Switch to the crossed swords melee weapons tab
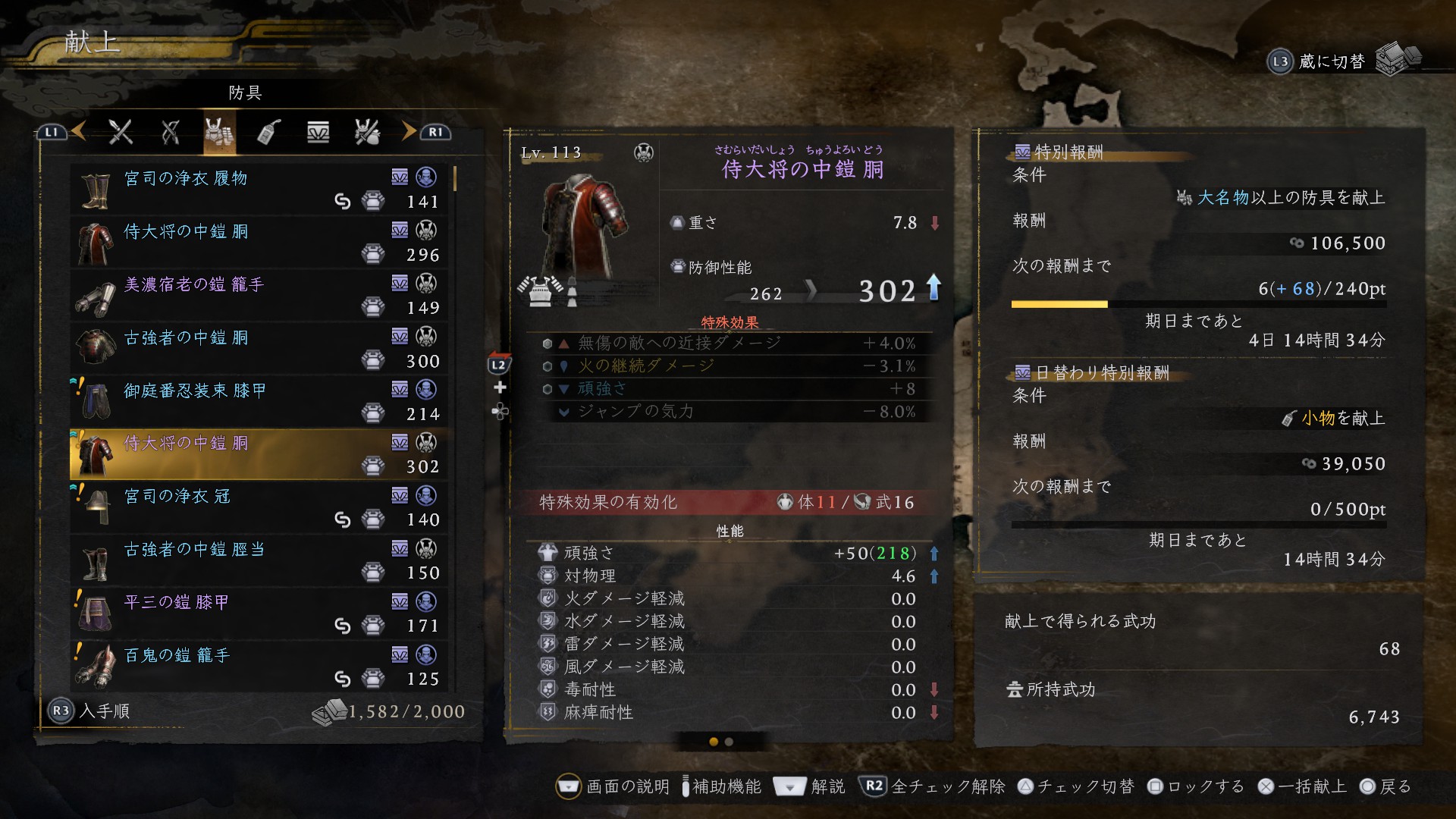The width and height of the screenshot is (1456, 819). pyautogui.click(x=121, y=133)
